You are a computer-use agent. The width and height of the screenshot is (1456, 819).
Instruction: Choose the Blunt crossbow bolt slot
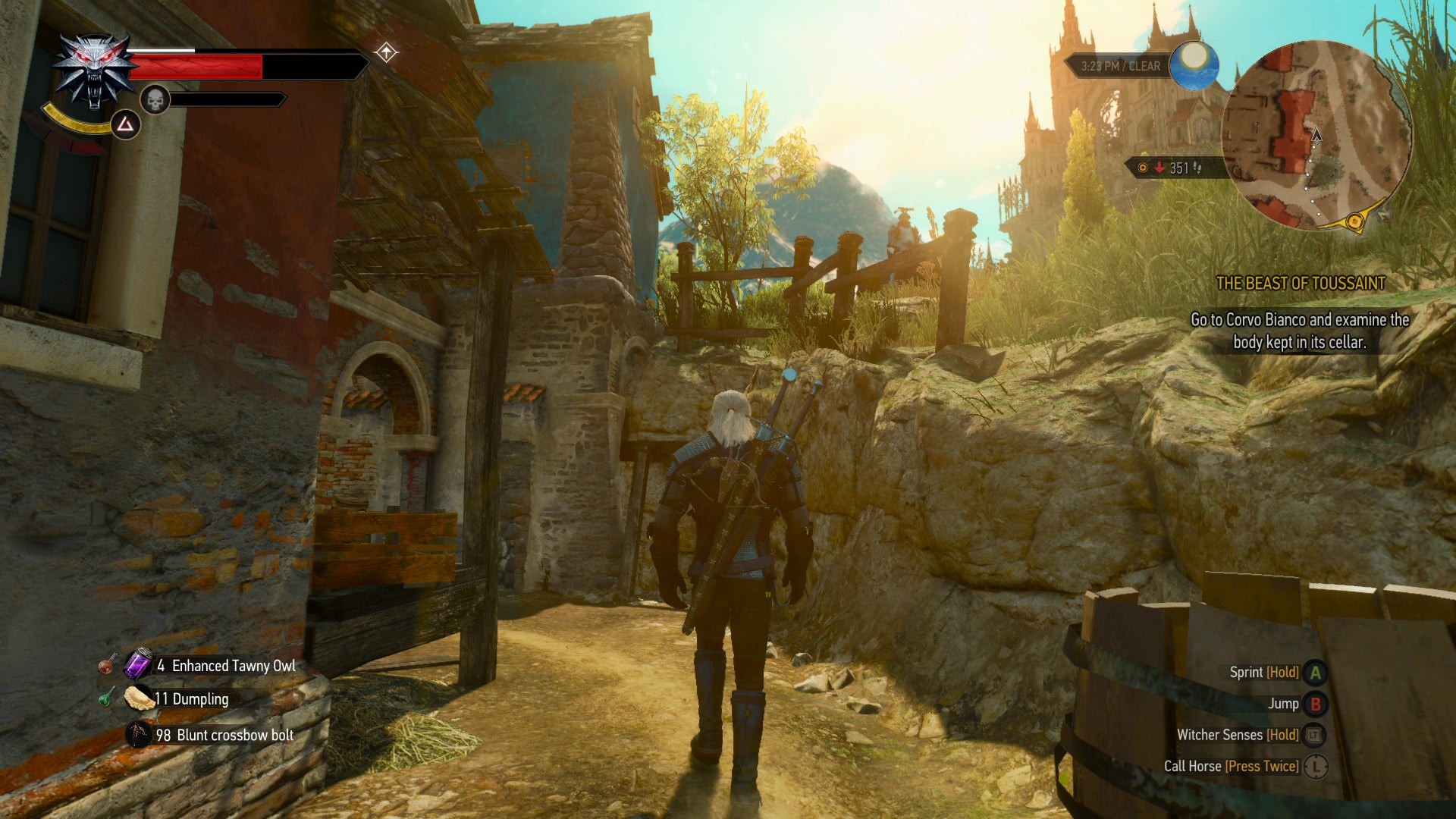138,734
